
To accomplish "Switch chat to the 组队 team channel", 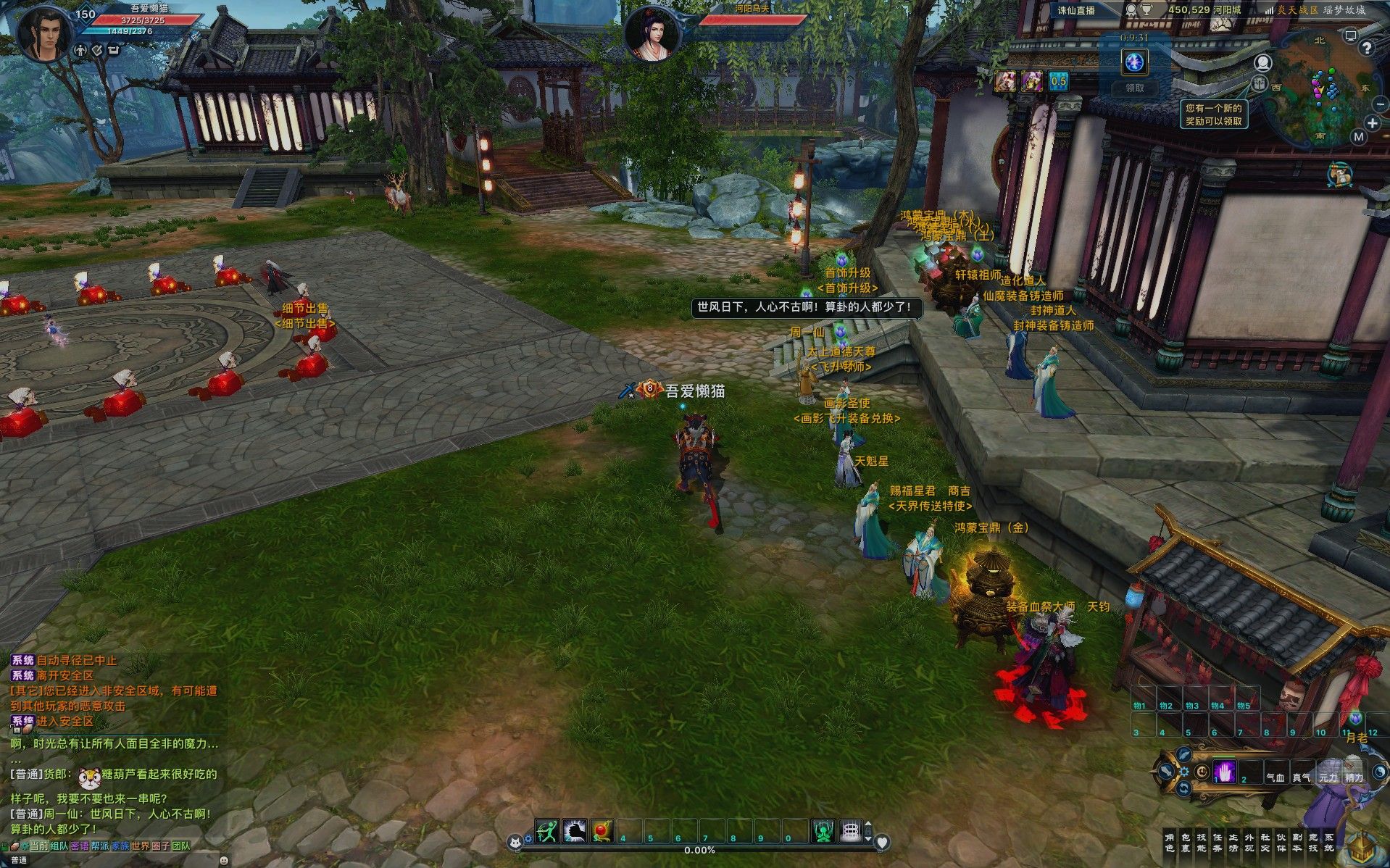I will (x=59, y=846).
